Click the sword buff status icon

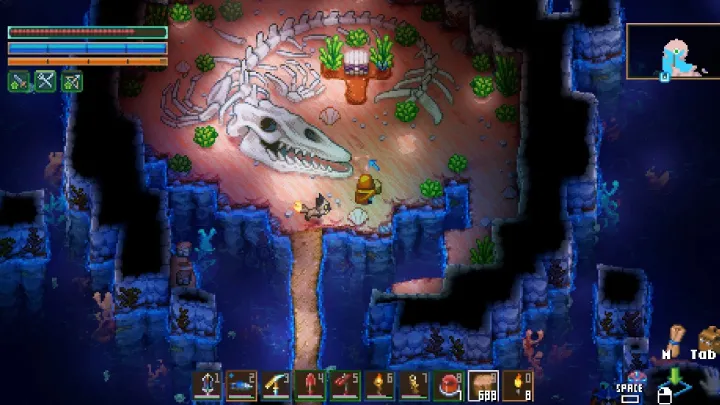coord(19,81)
